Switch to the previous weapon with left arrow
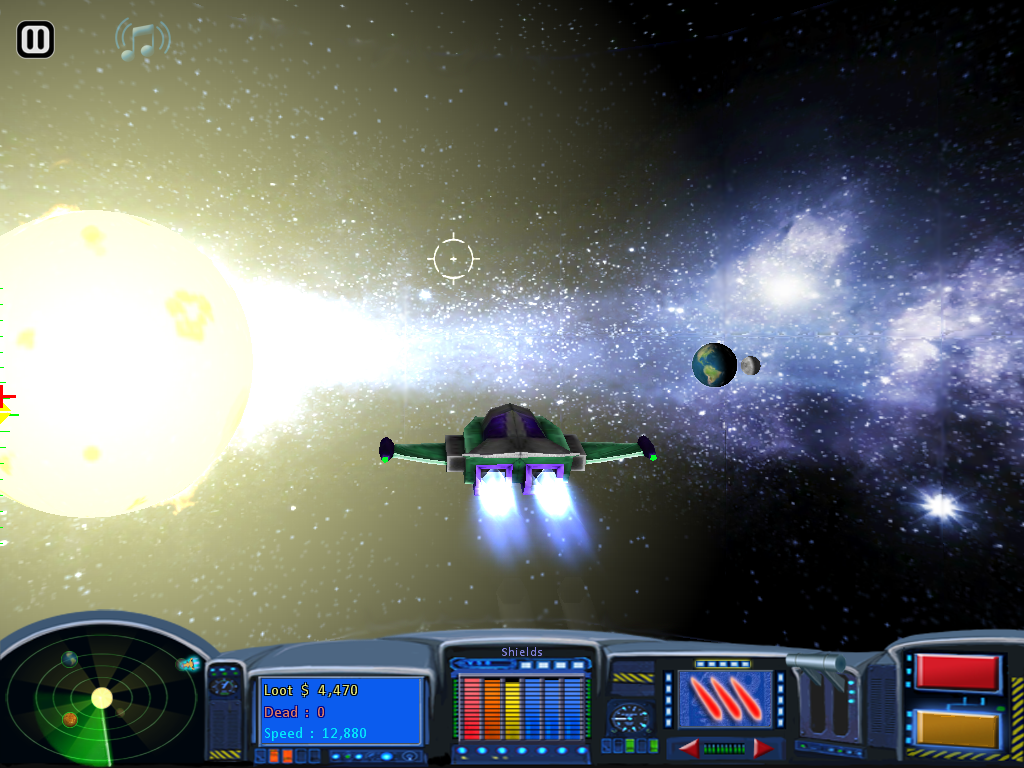 tap(688, 748)
